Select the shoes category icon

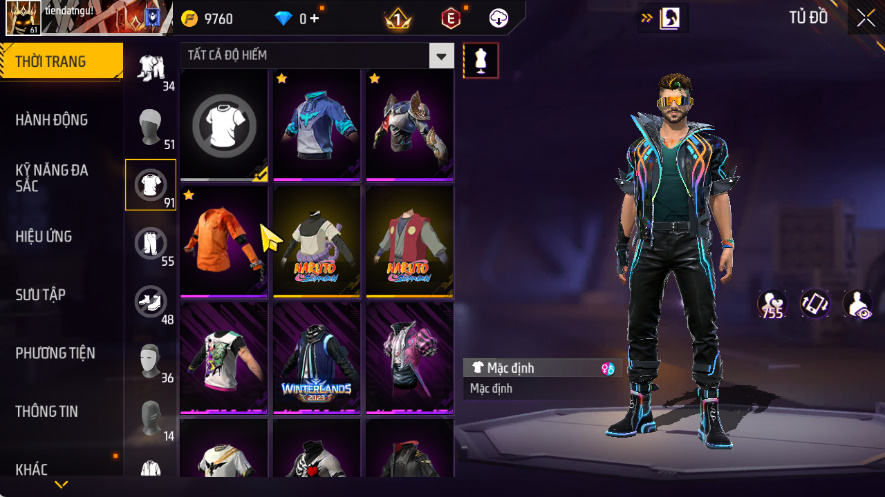(150, 301)
